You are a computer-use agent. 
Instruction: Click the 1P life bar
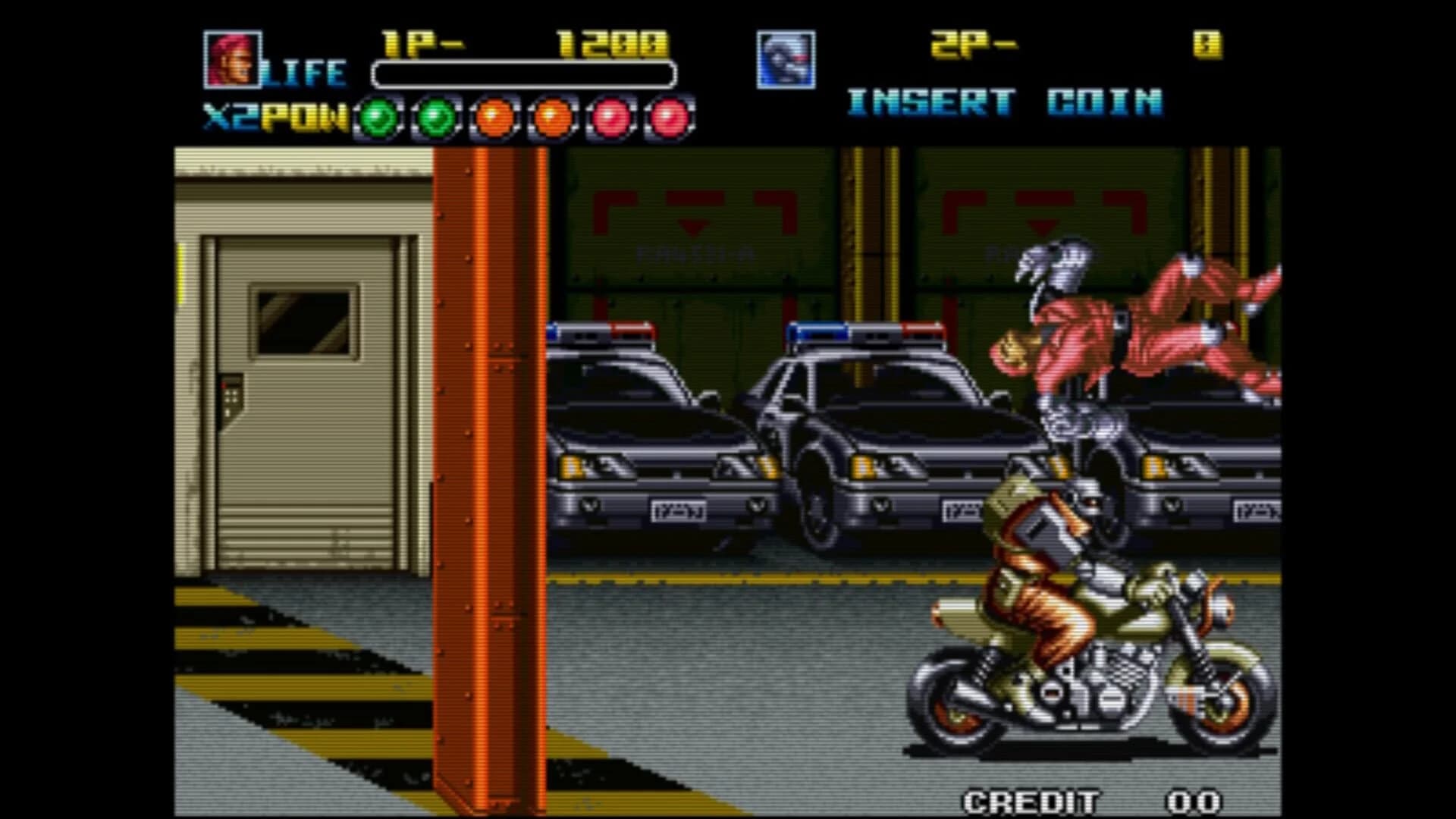tap(522, 74)
